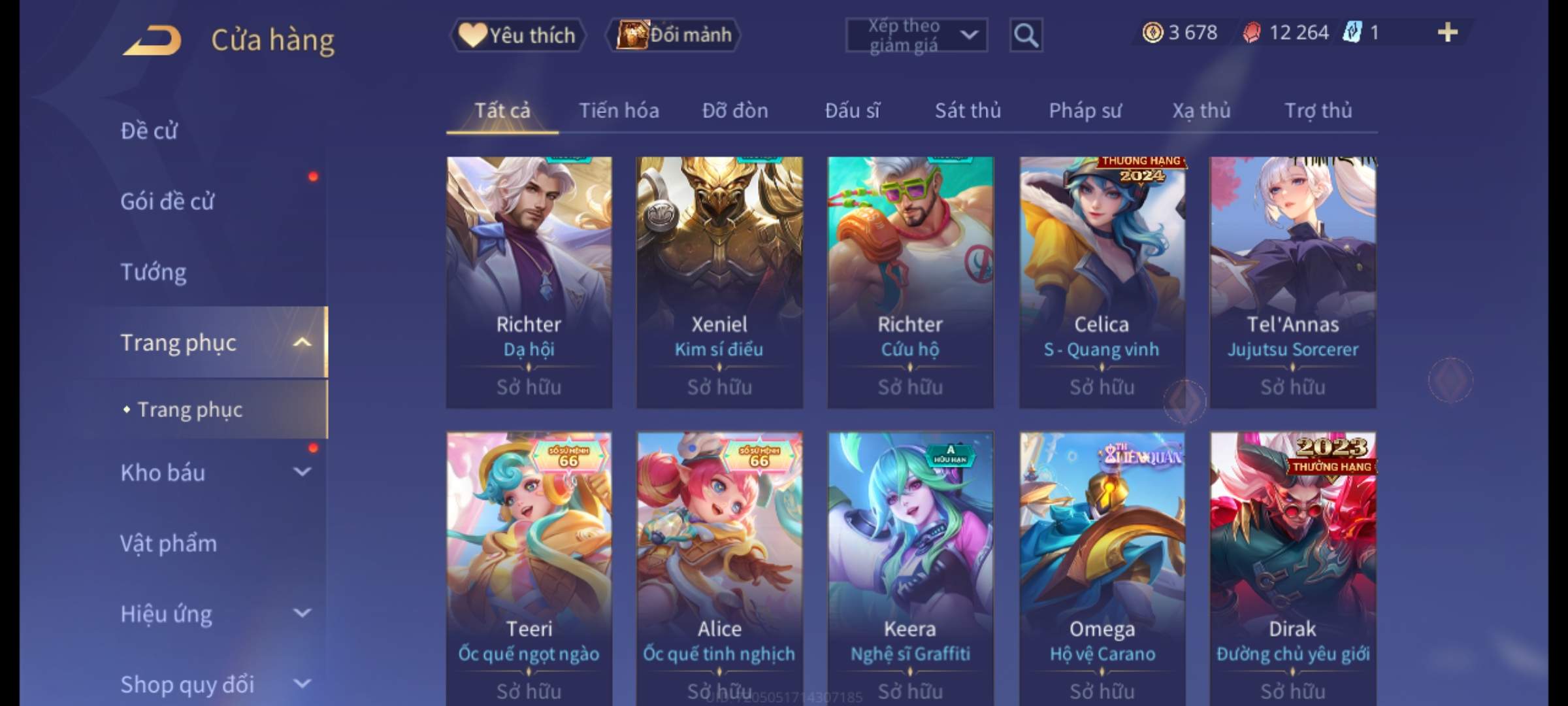Show the Pháp sư skins tab
The height and width of the screenshot is (706, 1568).
pos(1085,110)
